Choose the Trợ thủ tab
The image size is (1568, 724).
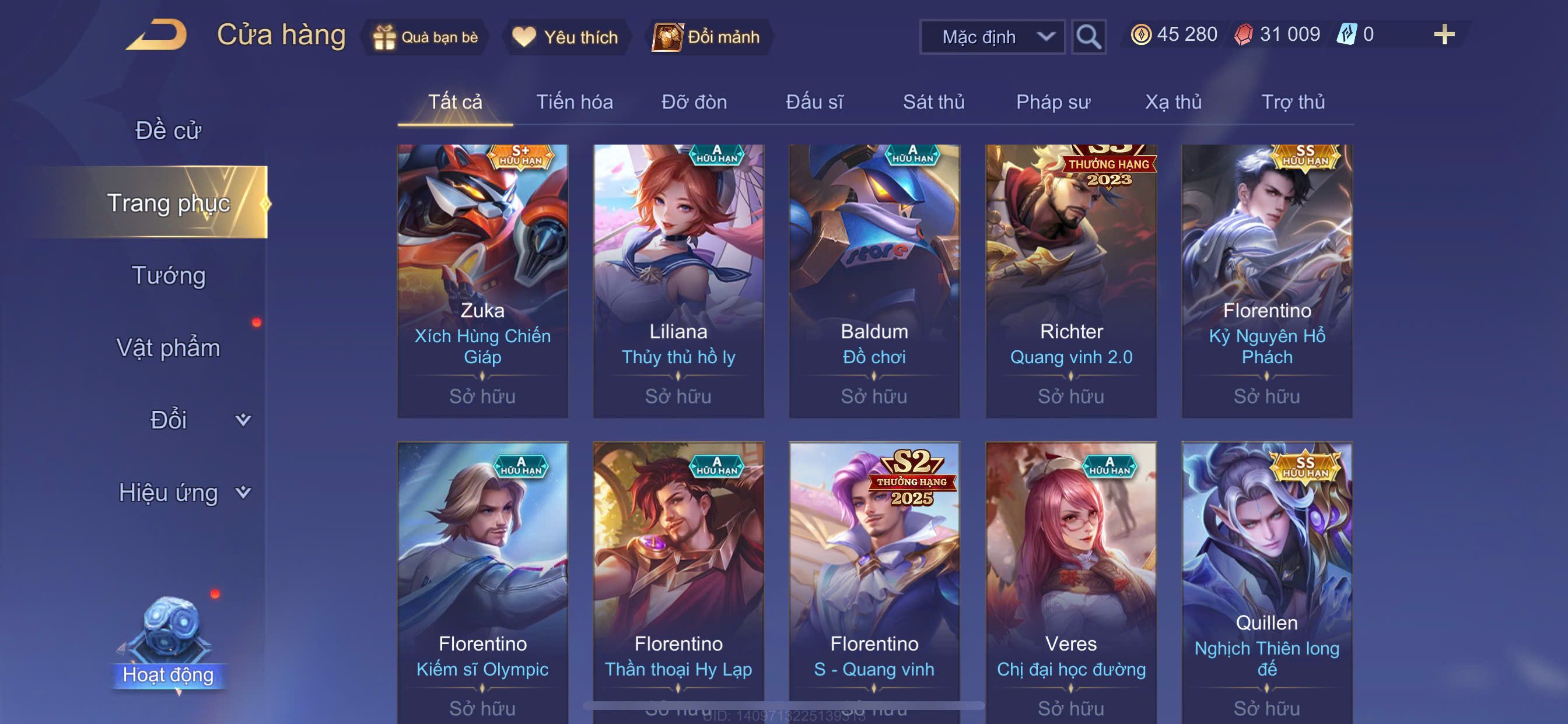coord(1292,102)
